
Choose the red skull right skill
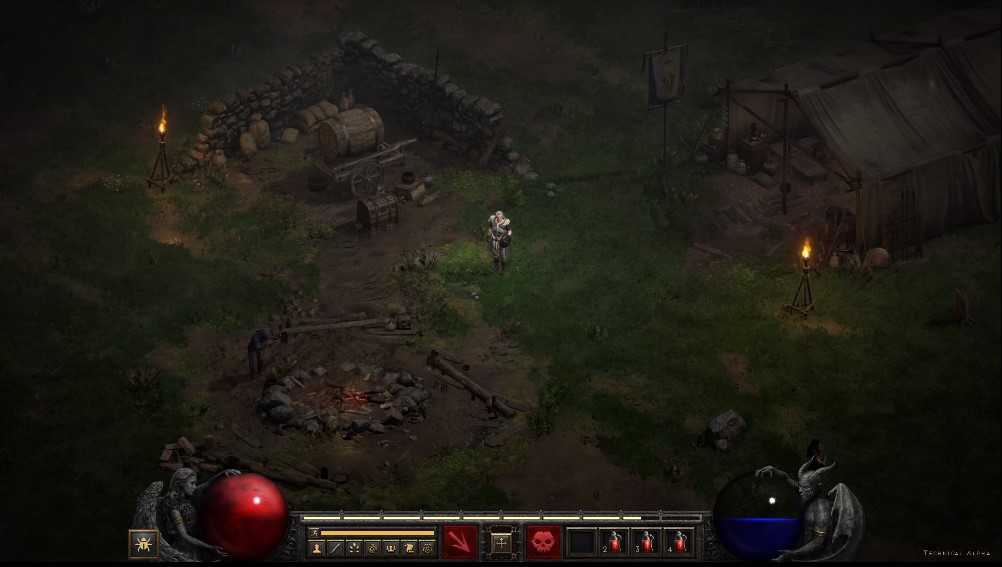coord(544,543)
